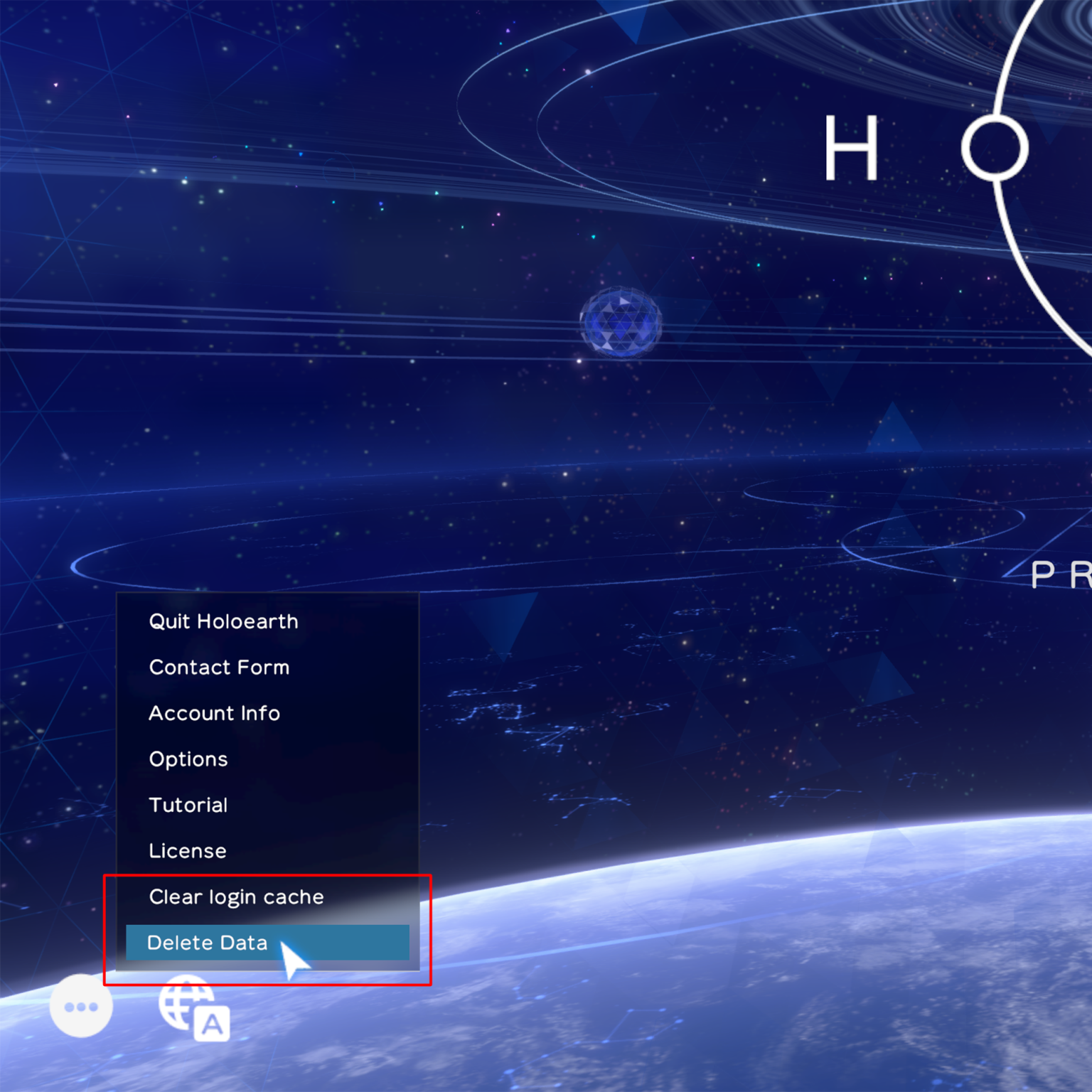This screenshot has width=1092, height=1092.
Task: Select Quit Holoearth
Action: coord(223,621)
